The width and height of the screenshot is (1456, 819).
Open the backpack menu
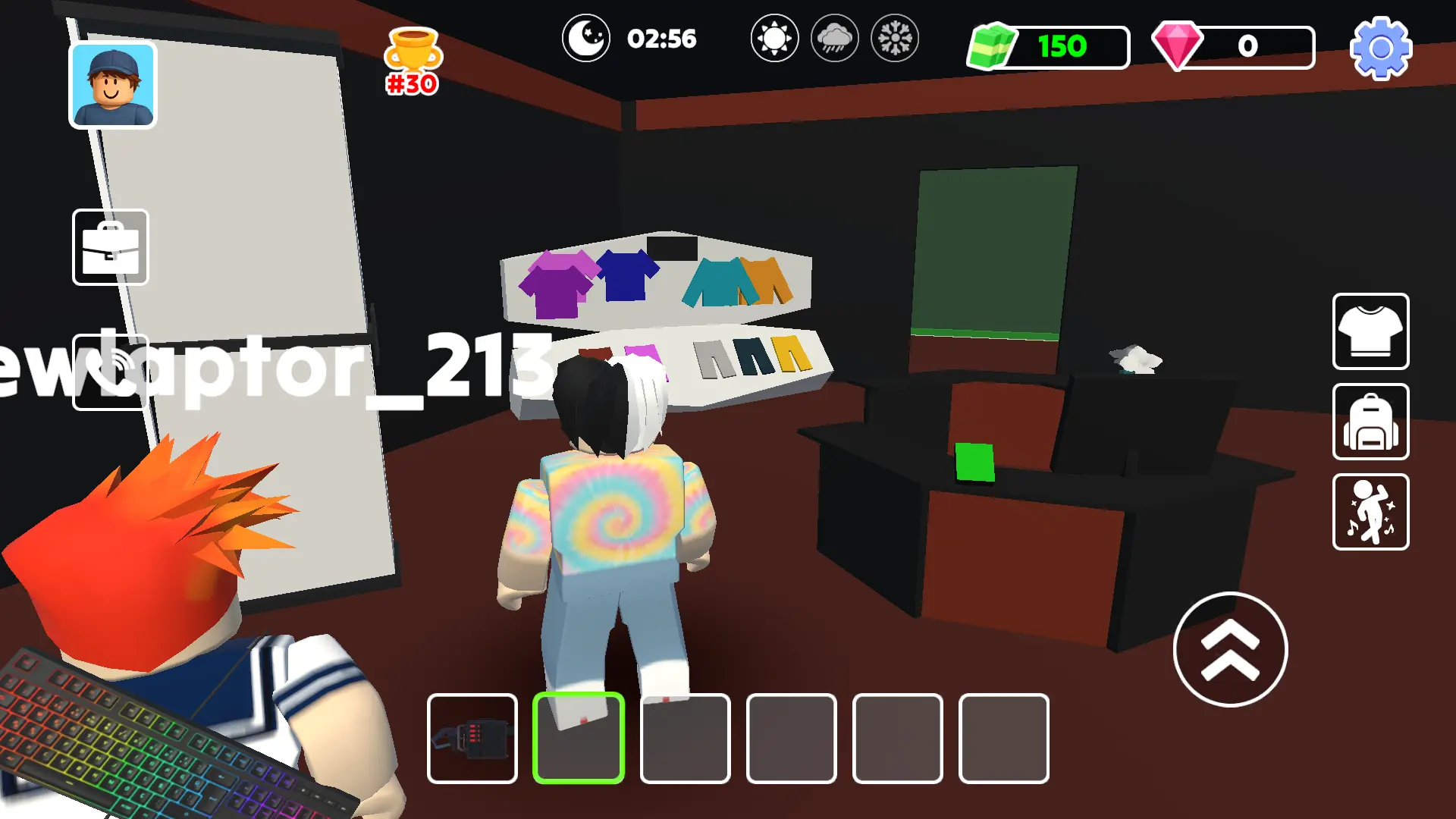1370,422
